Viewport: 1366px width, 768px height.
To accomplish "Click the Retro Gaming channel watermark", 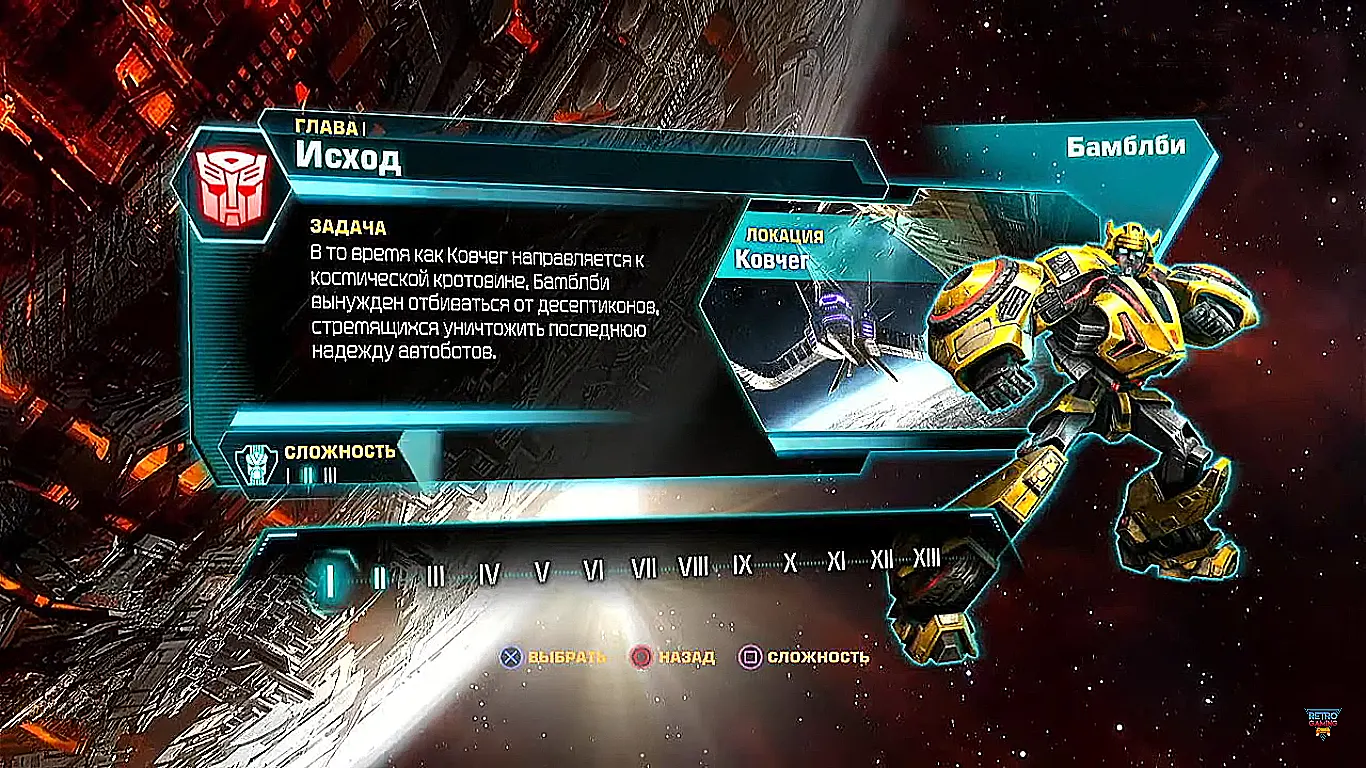I will coord(1323,723).
